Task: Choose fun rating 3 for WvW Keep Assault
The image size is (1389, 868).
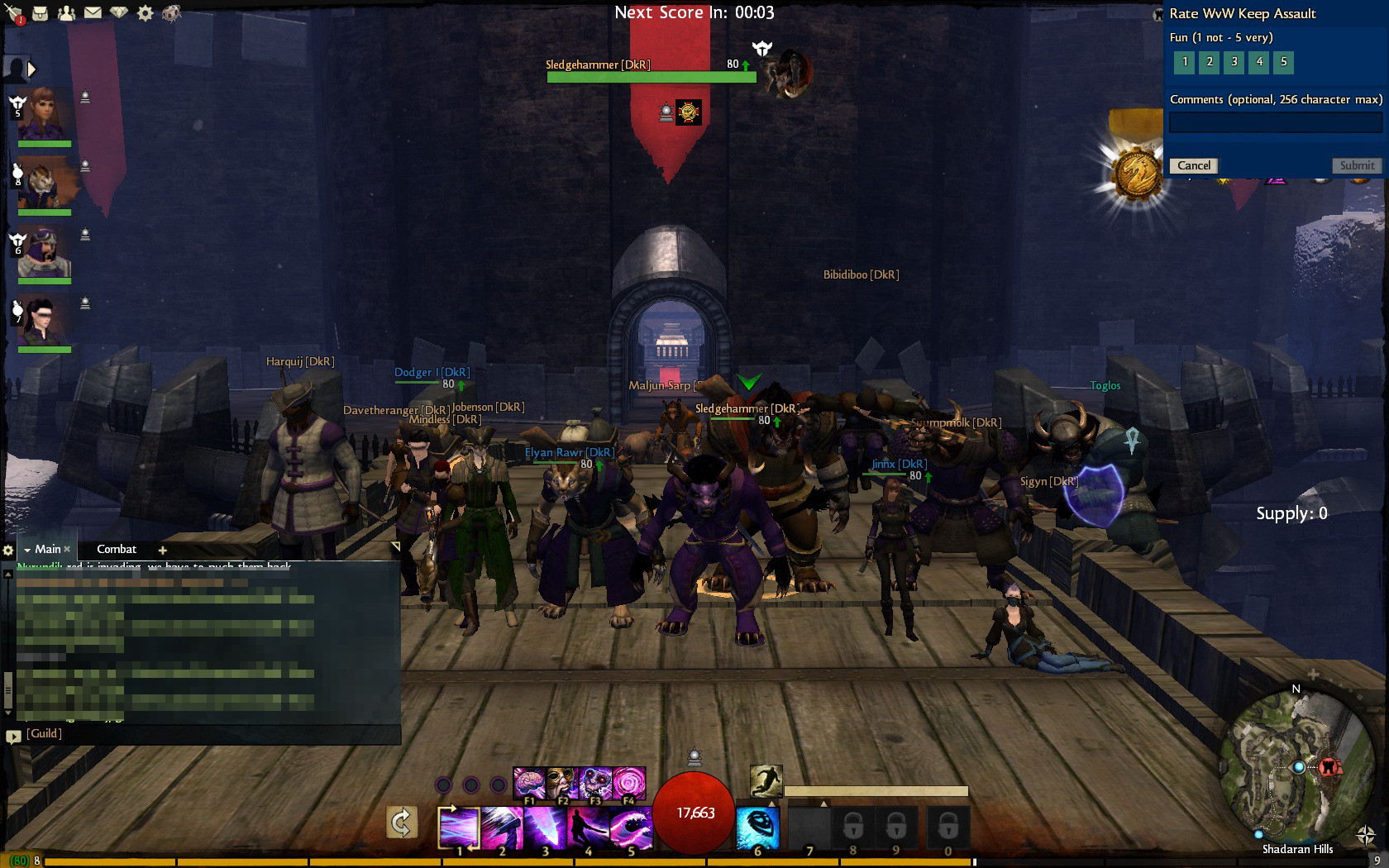Action: tap(1234, 62)
